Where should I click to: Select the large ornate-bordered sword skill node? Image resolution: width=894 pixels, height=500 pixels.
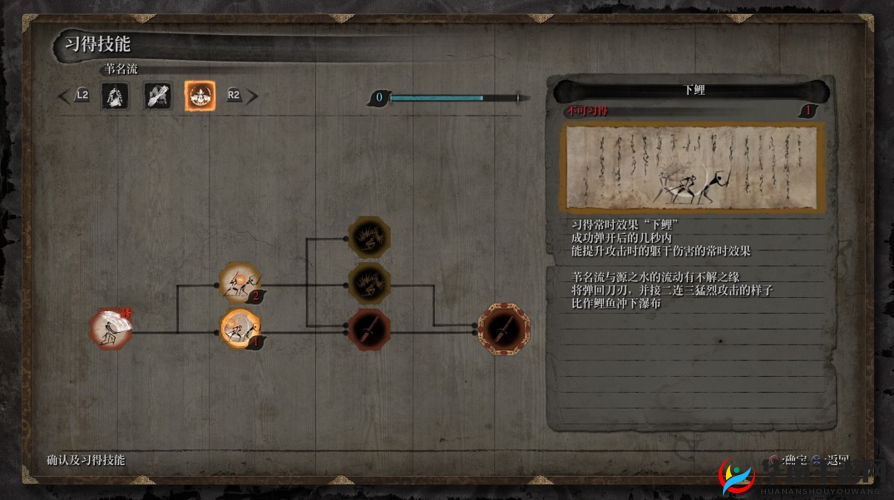(x=503, y=328)
